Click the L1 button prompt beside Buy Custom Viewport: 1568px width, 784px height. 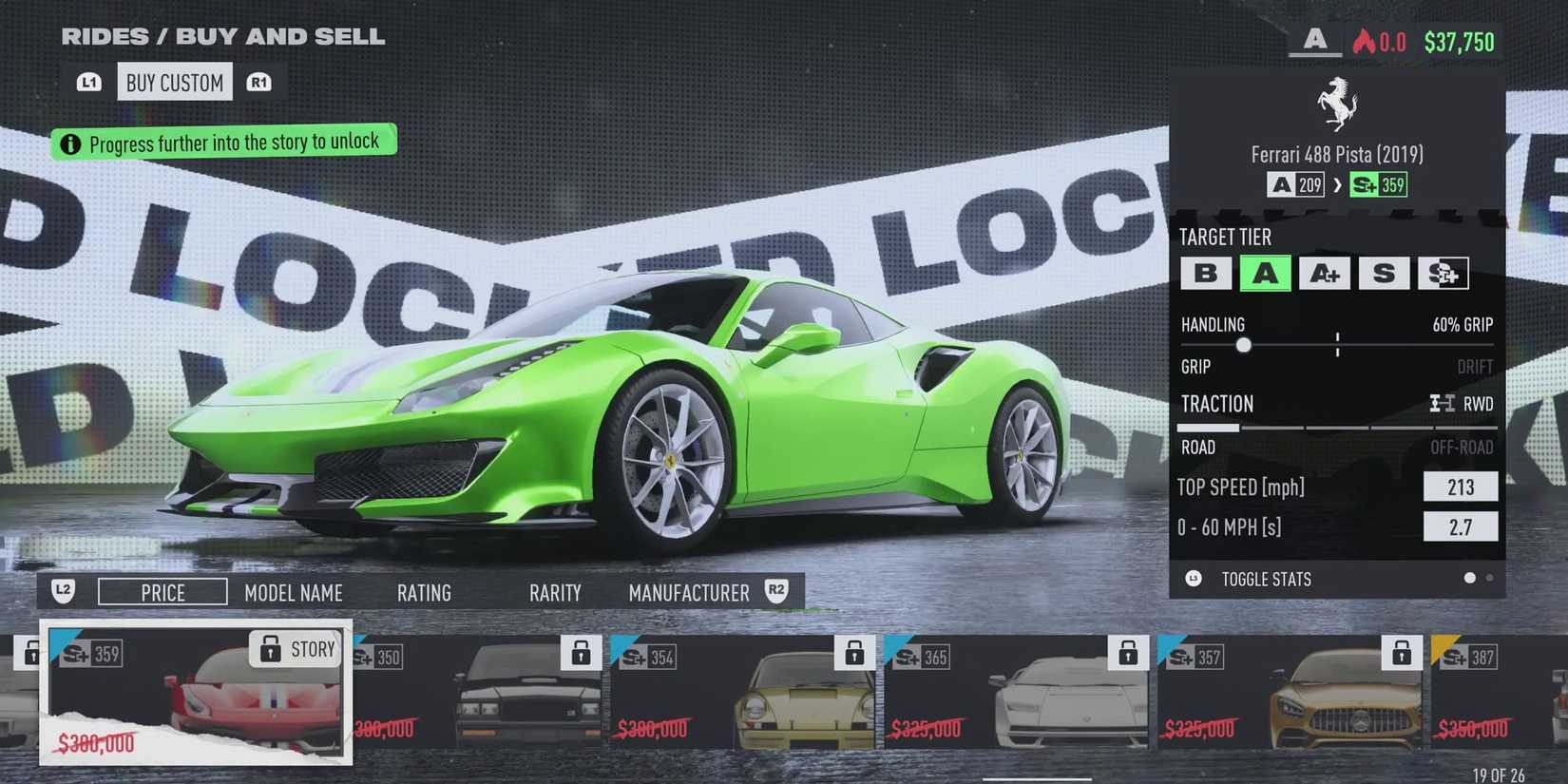click(x=89, y=82)
